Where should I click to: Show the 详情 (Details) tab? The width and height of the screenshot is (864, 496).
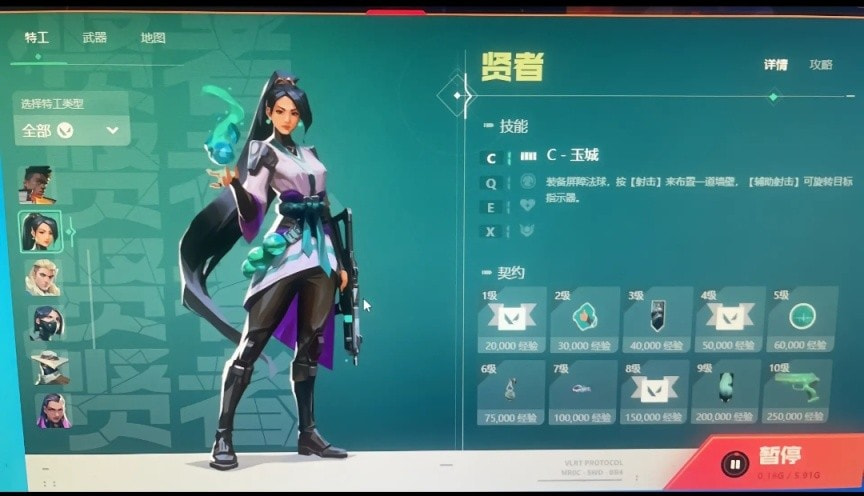pos(775,64)
